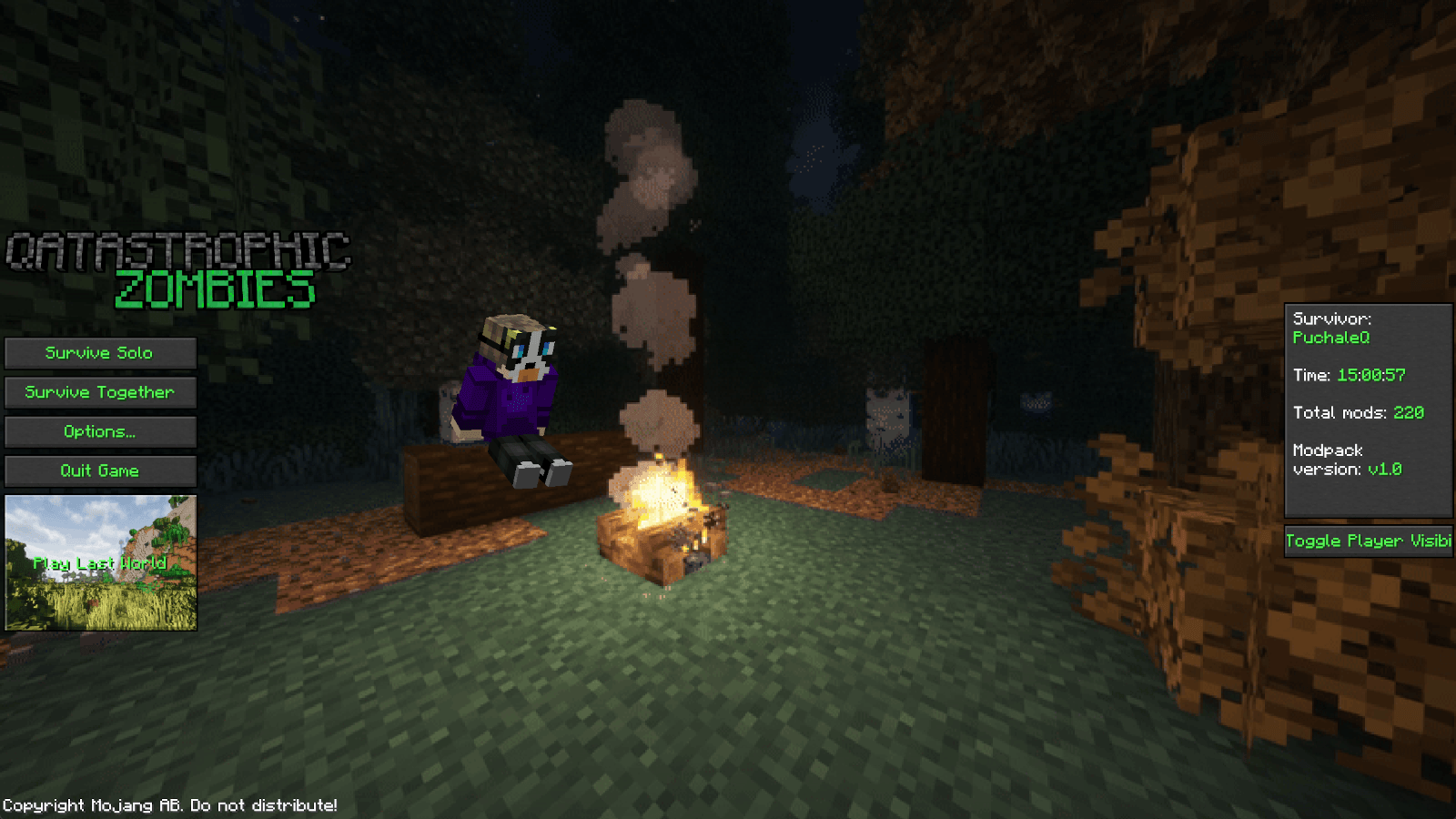Choose Quit Game from the menu
1456x819 pixels.
tap(100, 470)
